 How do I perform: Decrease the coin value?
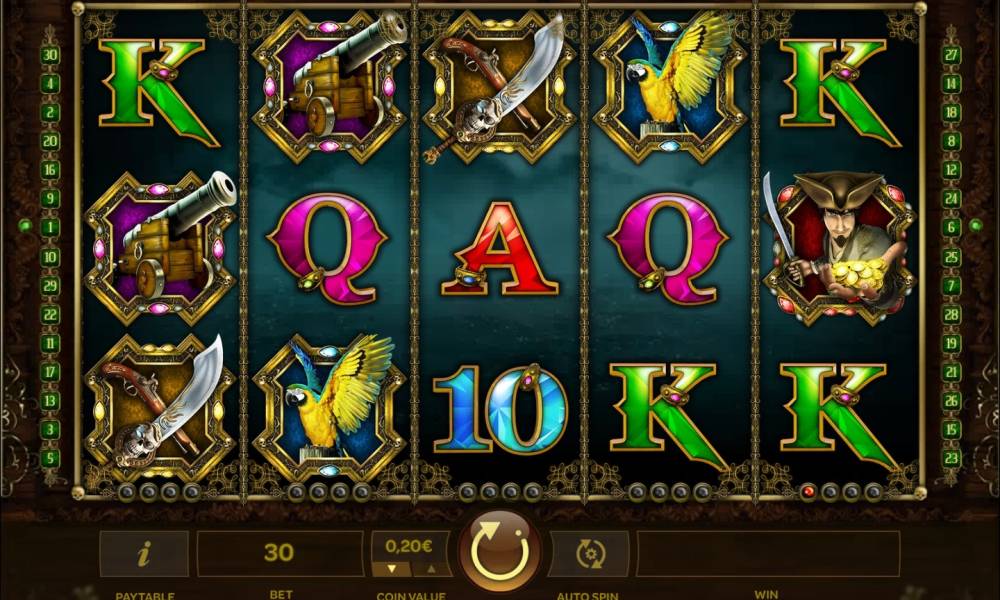click(x=392, y=569)
